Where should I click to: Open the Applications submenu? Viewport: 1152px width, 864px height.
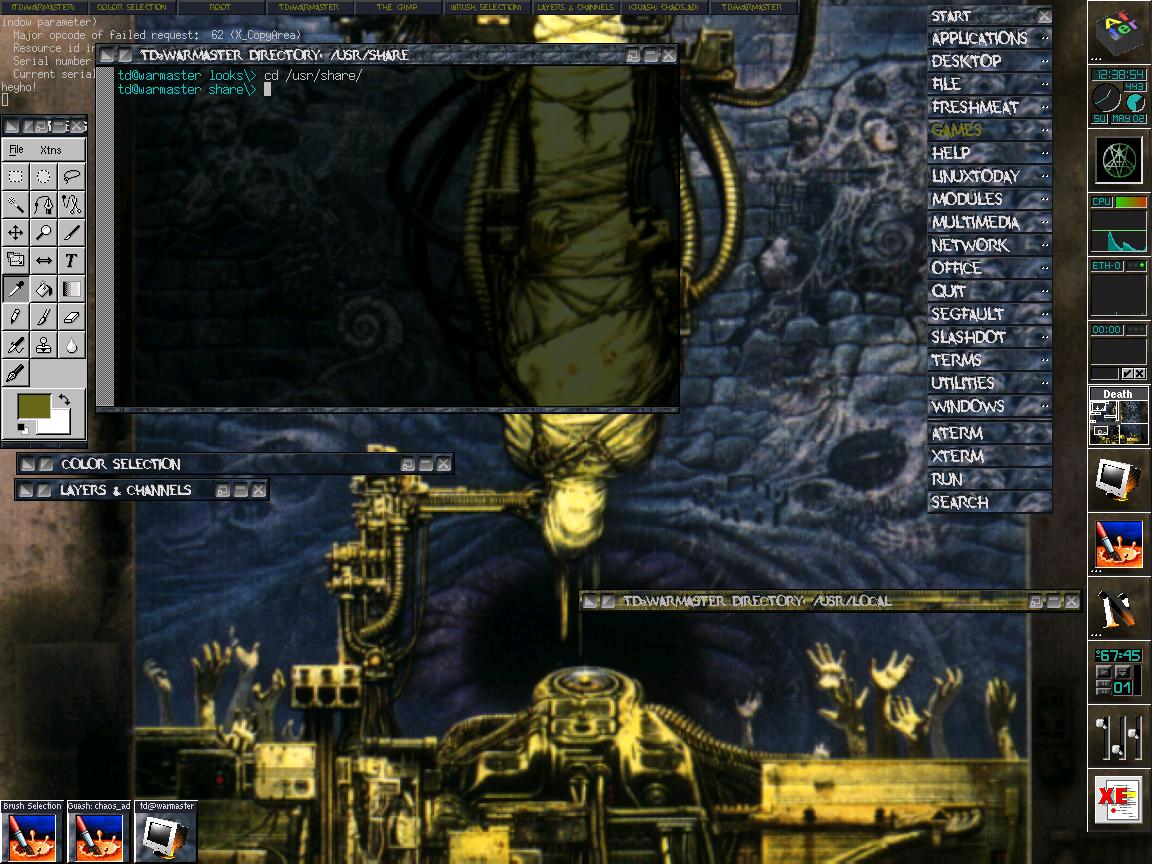[980, 39]
